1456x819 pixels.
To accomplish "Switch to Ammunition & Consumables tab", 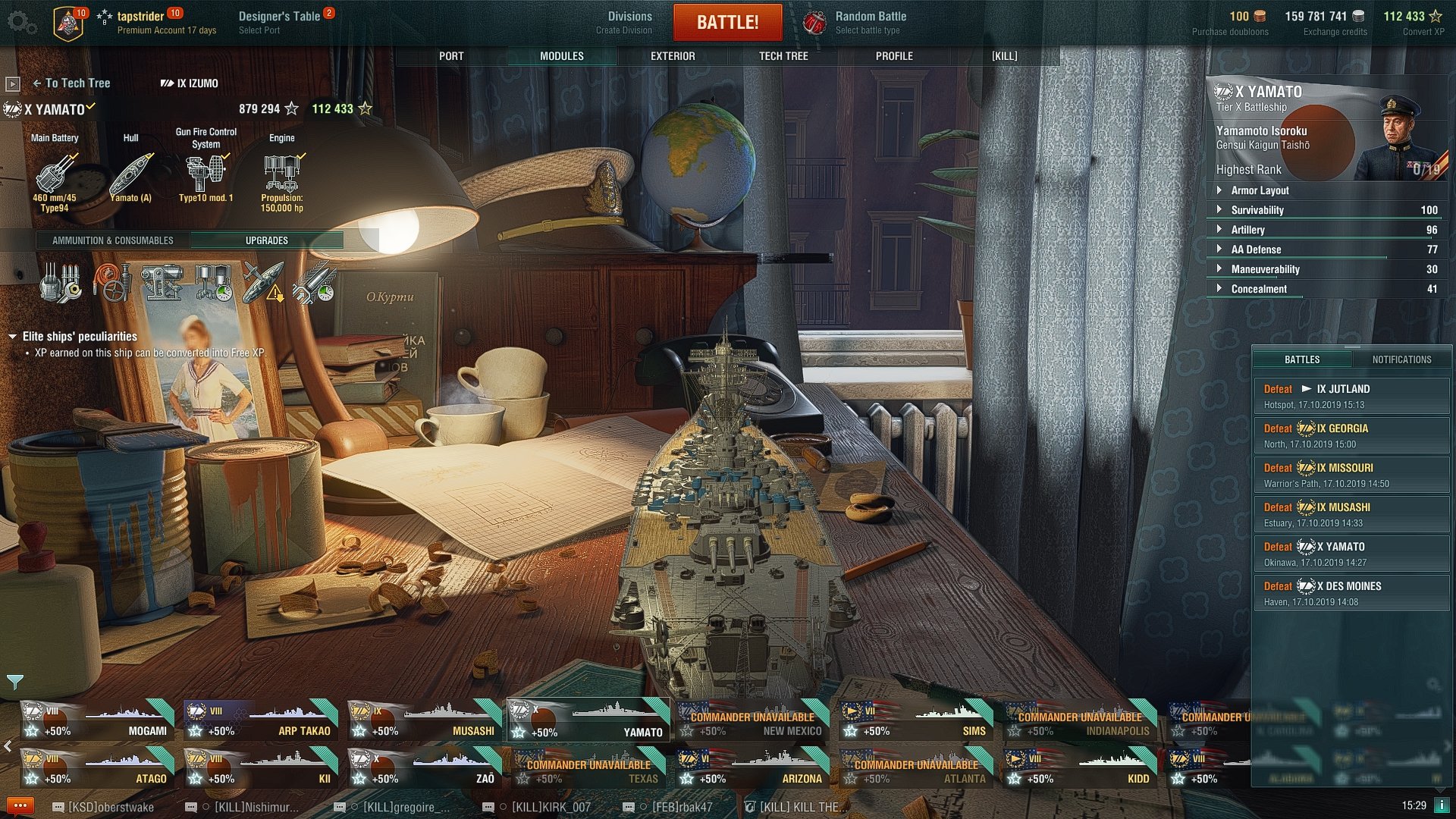I will click(x=113, y=240).
